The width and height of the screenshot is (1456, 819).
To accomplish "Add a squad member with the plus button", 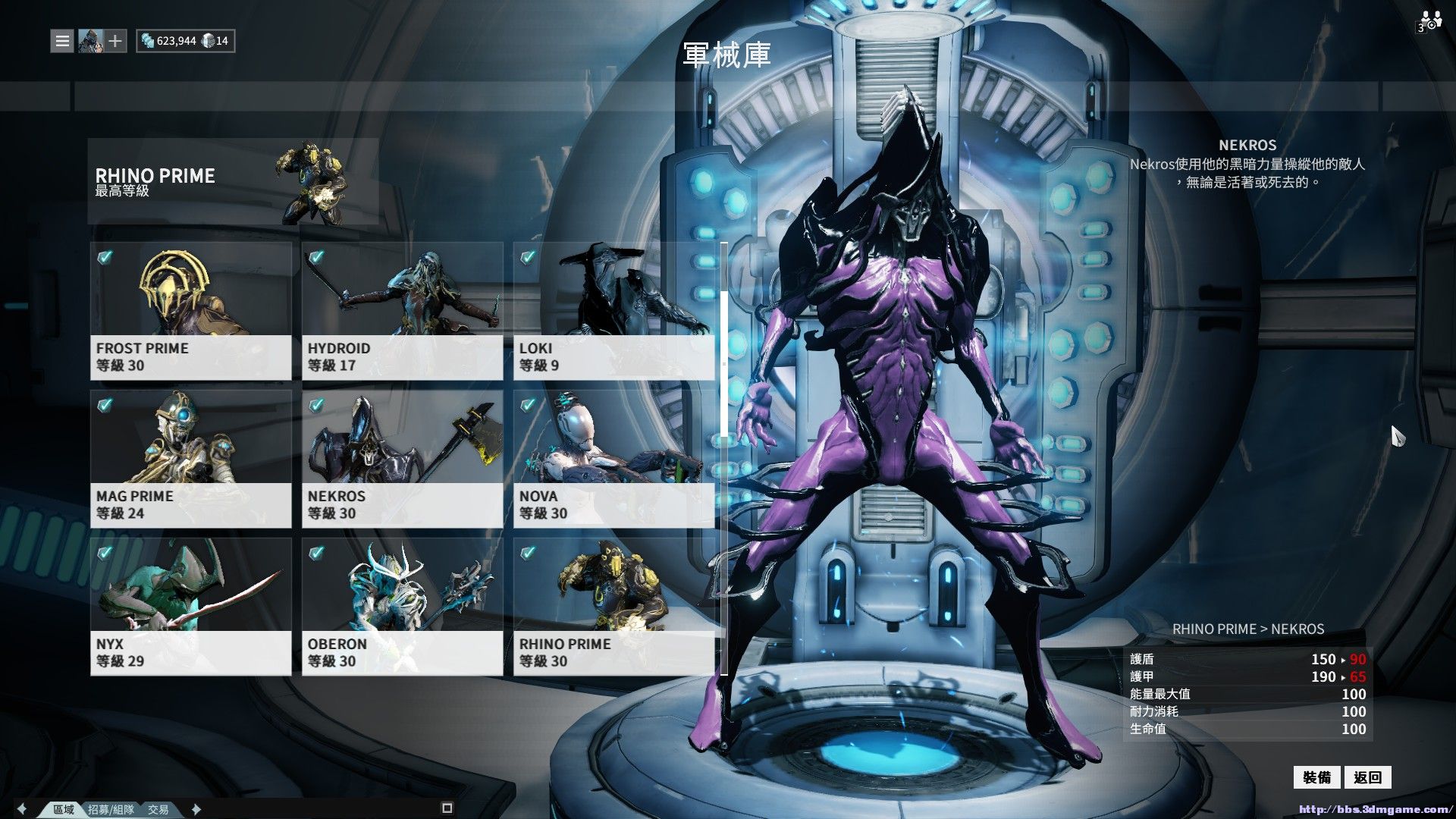I will point(115,41).
